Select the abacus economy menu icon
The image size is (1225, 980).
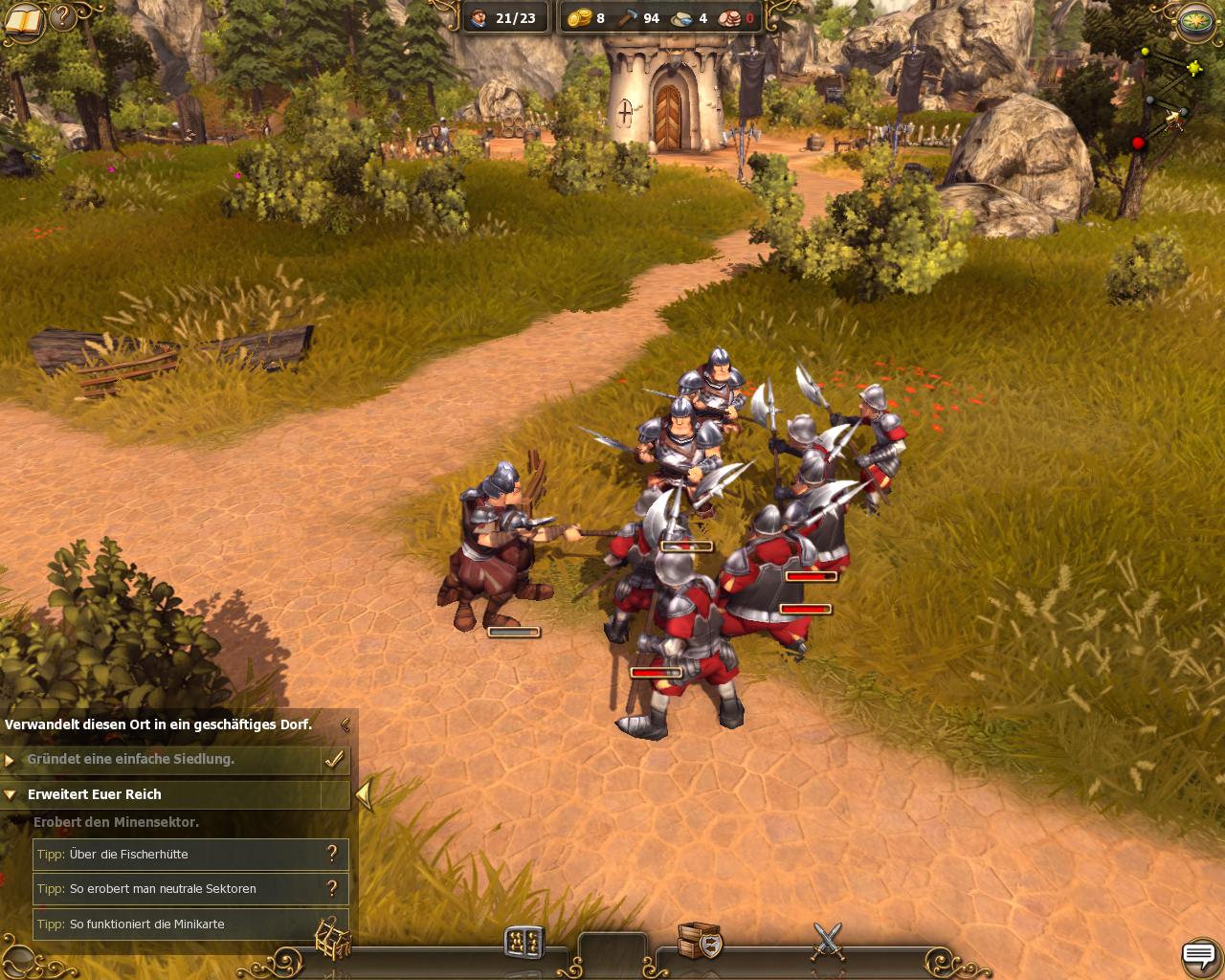coord(523,943)
